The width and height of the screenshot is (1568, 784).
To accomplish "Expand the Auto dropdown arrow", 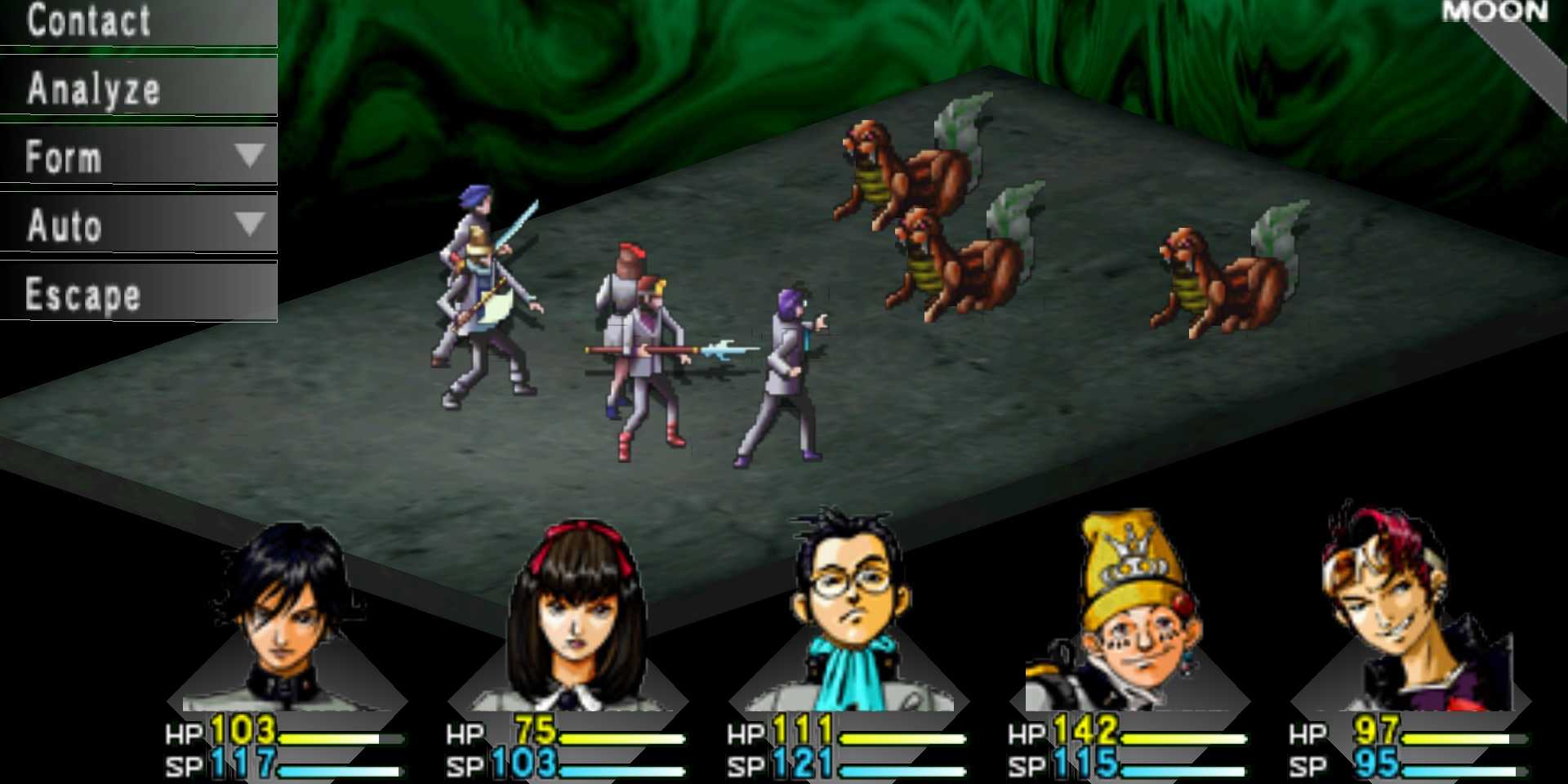I will [249, 223].
